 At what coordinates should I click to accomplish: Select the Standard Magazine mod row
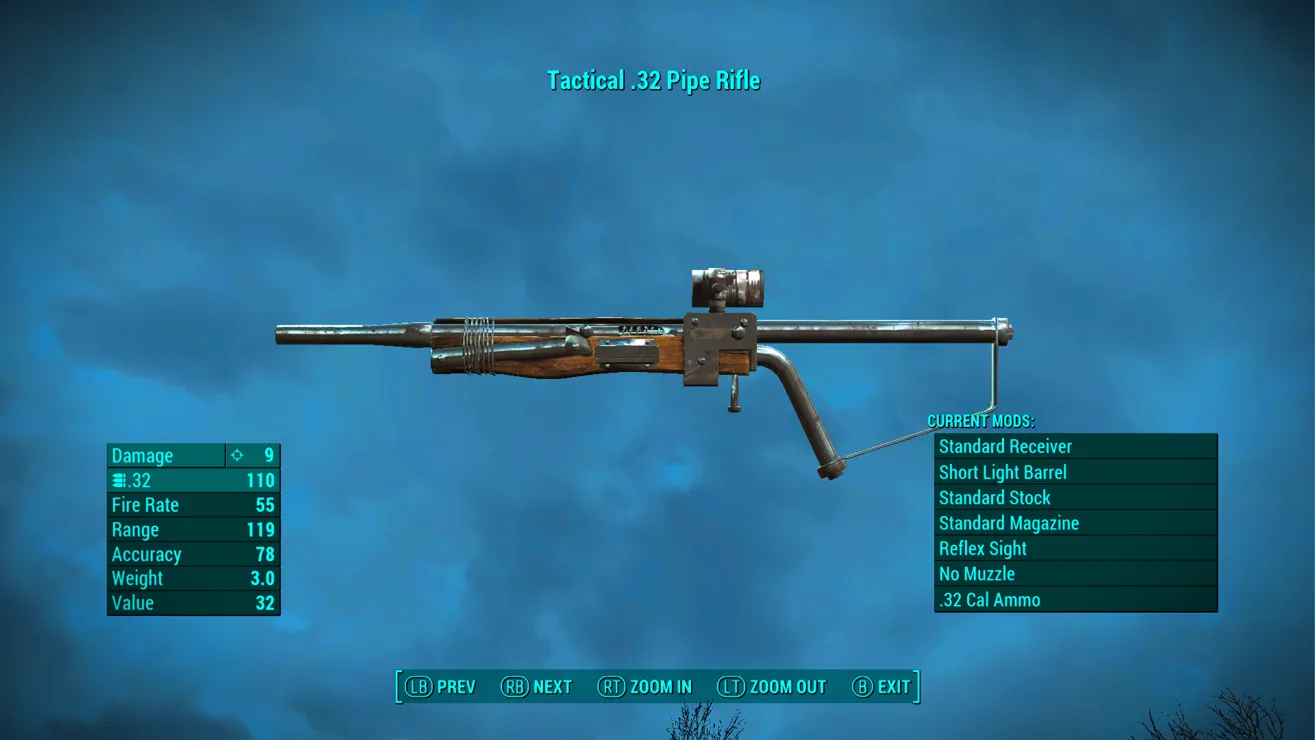click(x=1075, y=523)
